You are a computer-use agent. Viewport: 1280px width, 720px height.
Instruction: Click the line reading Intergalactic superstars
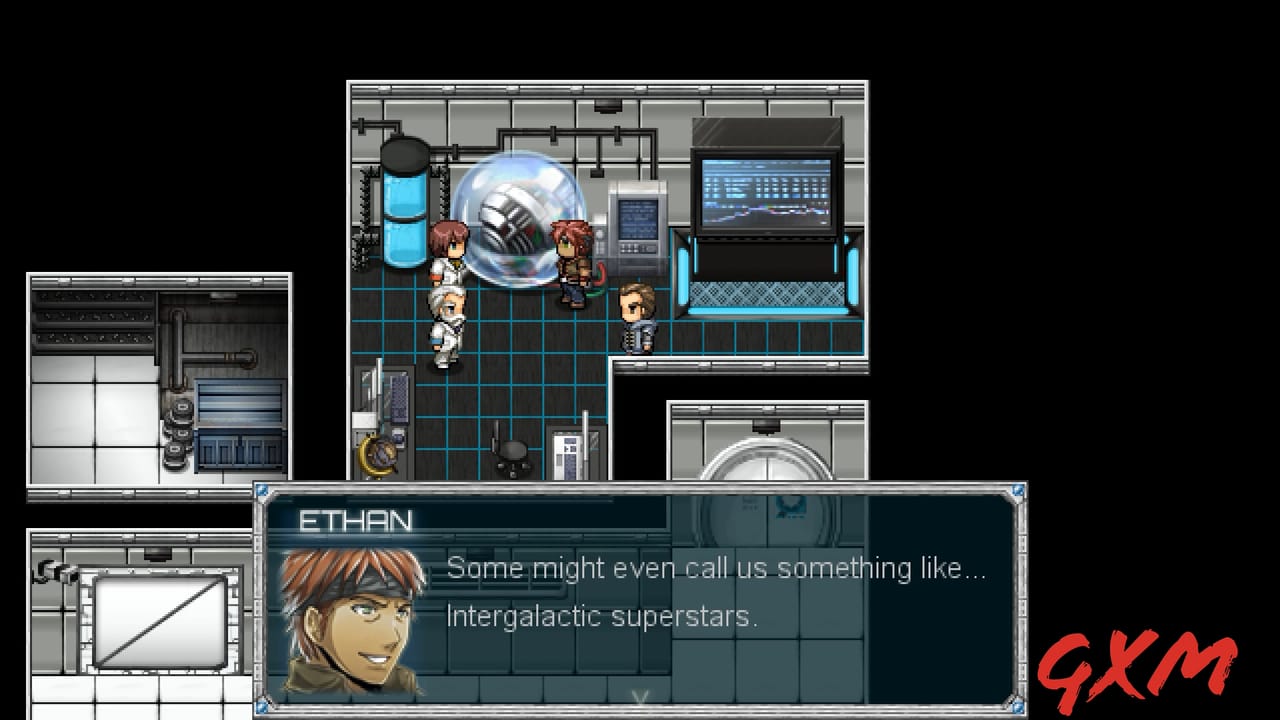pos(600,615)
